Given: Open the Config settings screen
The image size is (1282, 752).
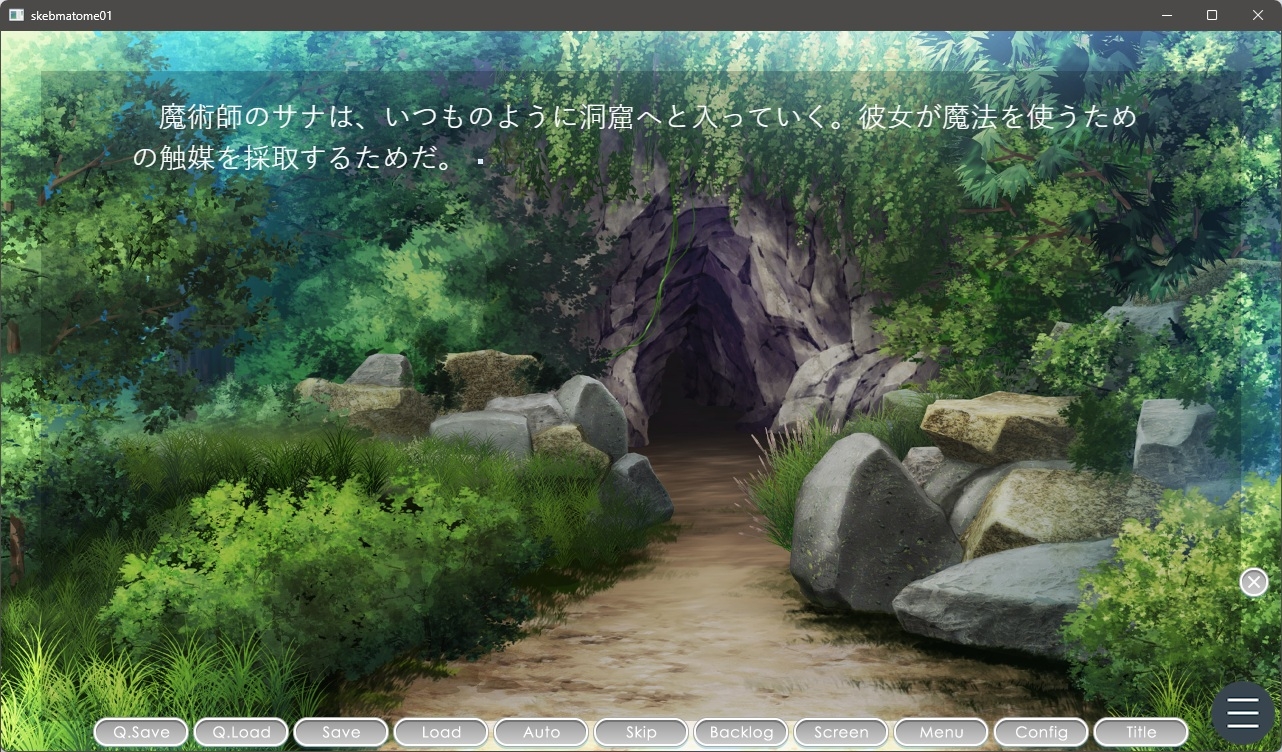Looking at the screenshot, I should coord(1040,732).
